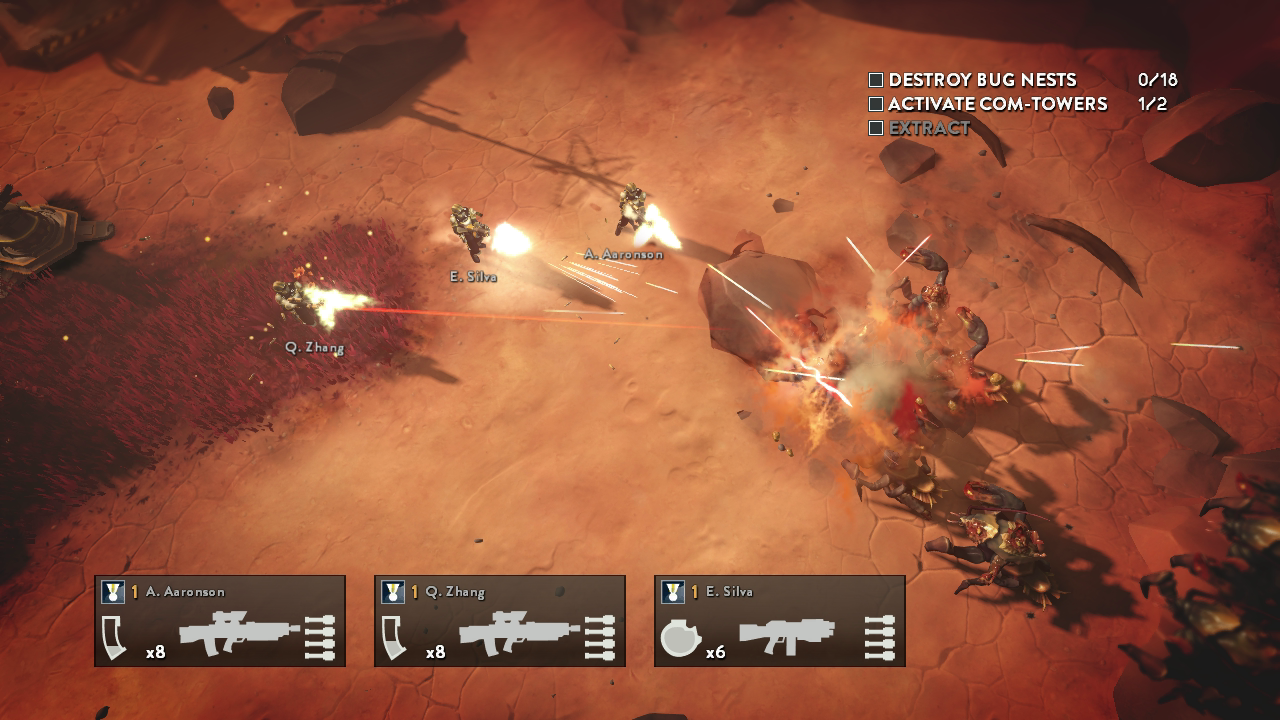Click E. Silva's round ammo icon
Screen dimensions: 1280x720
(x=679, y=637)
